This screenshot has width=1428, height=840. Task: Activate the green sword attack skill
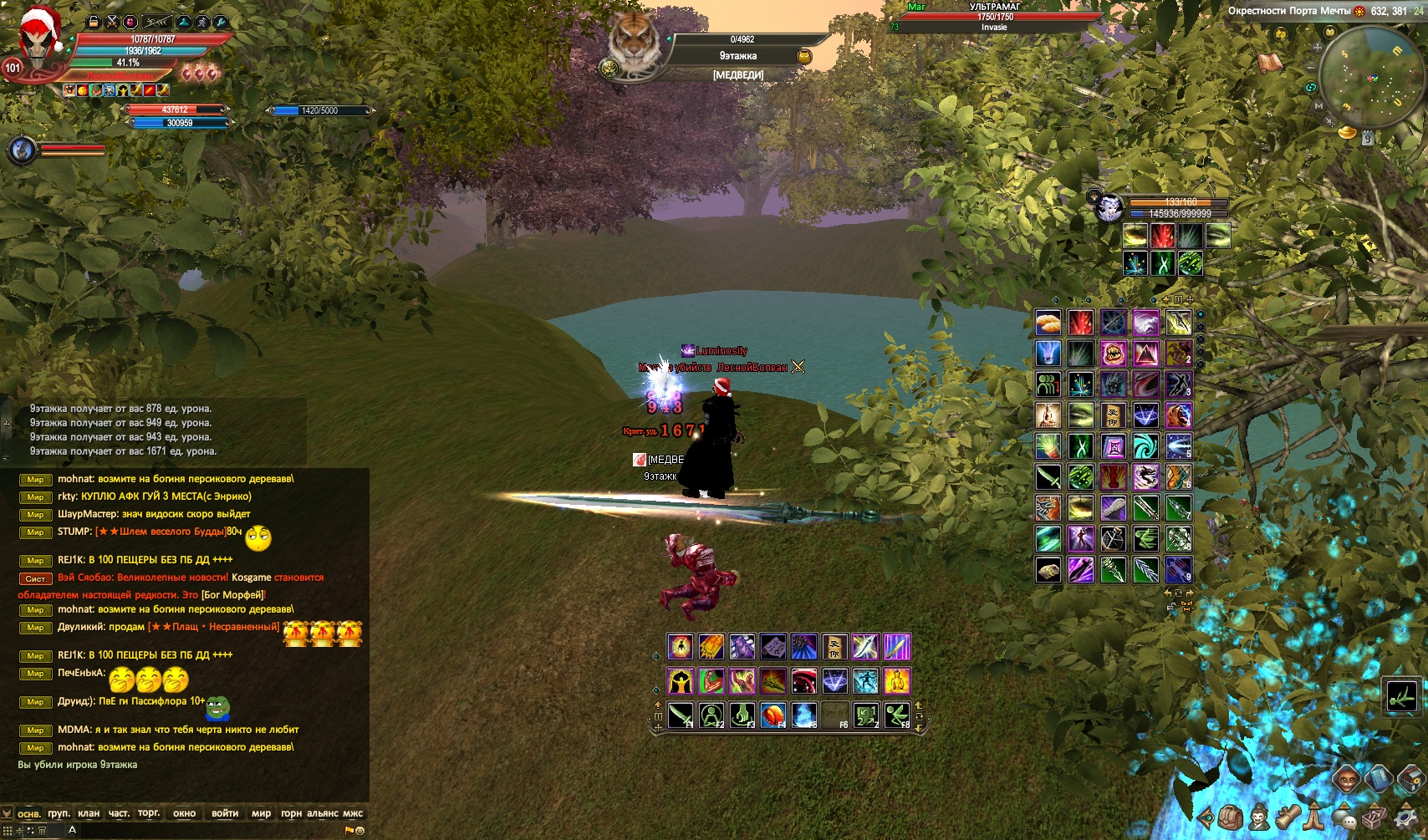[x=681, y=715]
